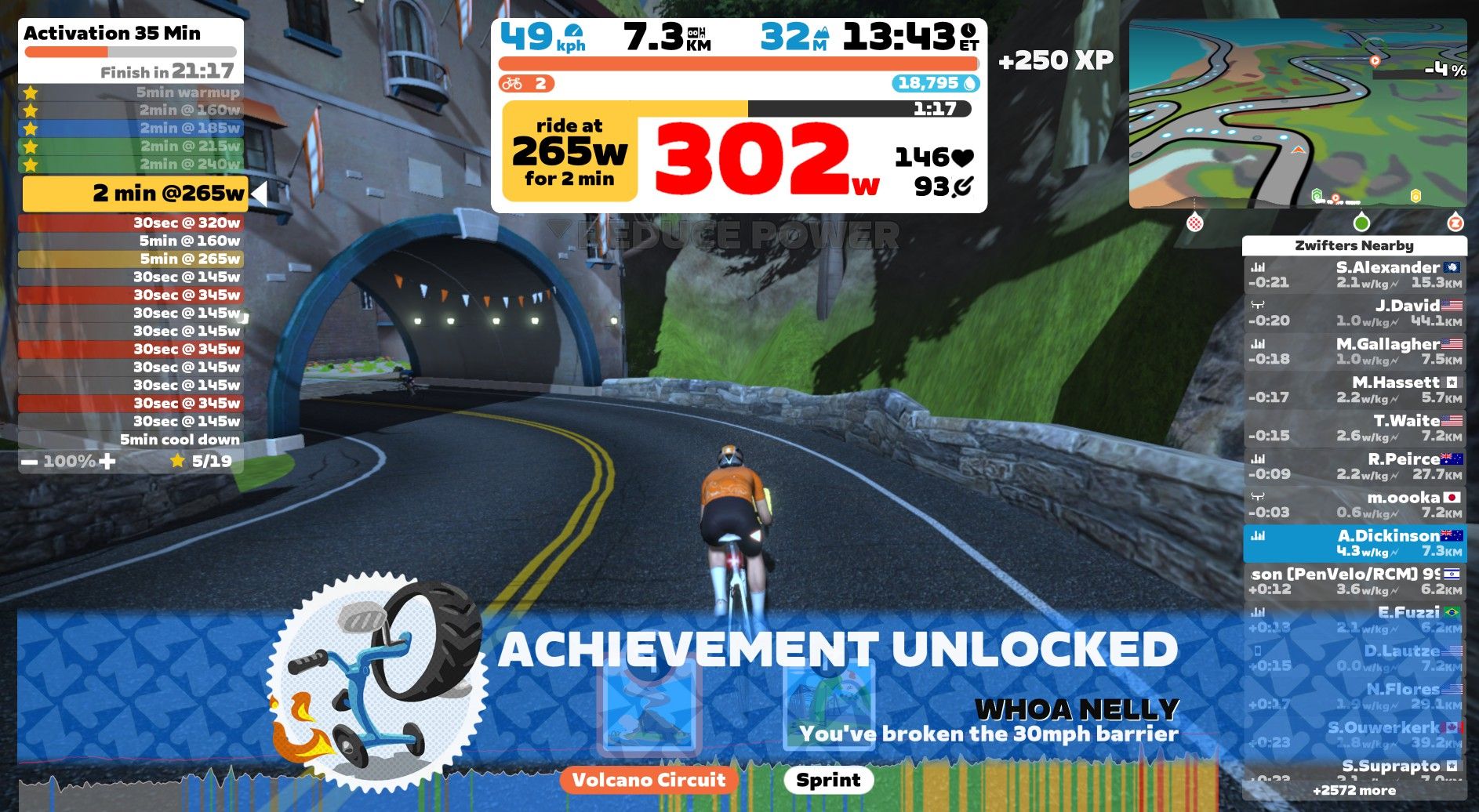1479x812 pixels.
Task: Toggle the star next to 2min @ 240w
Action: (x=31, y=165)
